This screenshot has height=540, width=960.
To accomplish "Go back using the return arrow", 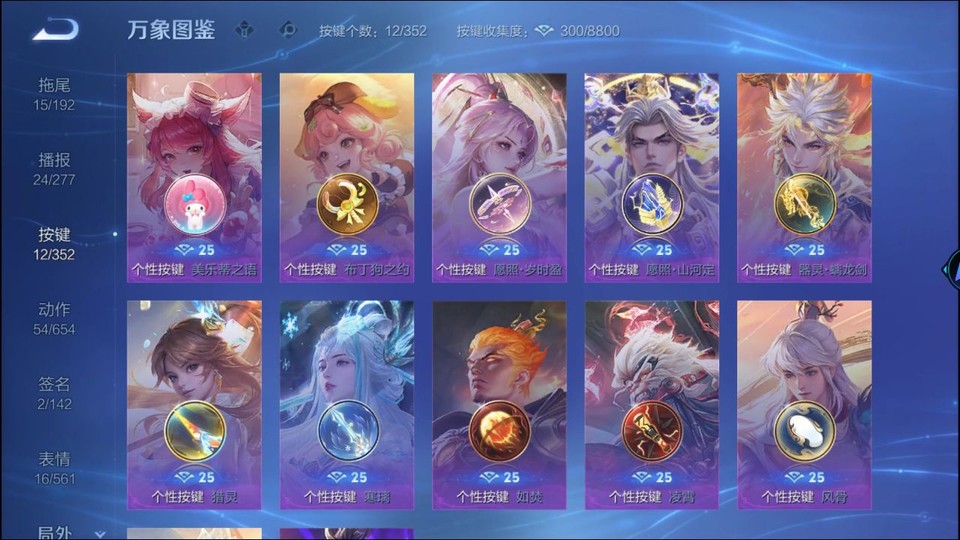I will pyautogui.click(x=55, y=30).
